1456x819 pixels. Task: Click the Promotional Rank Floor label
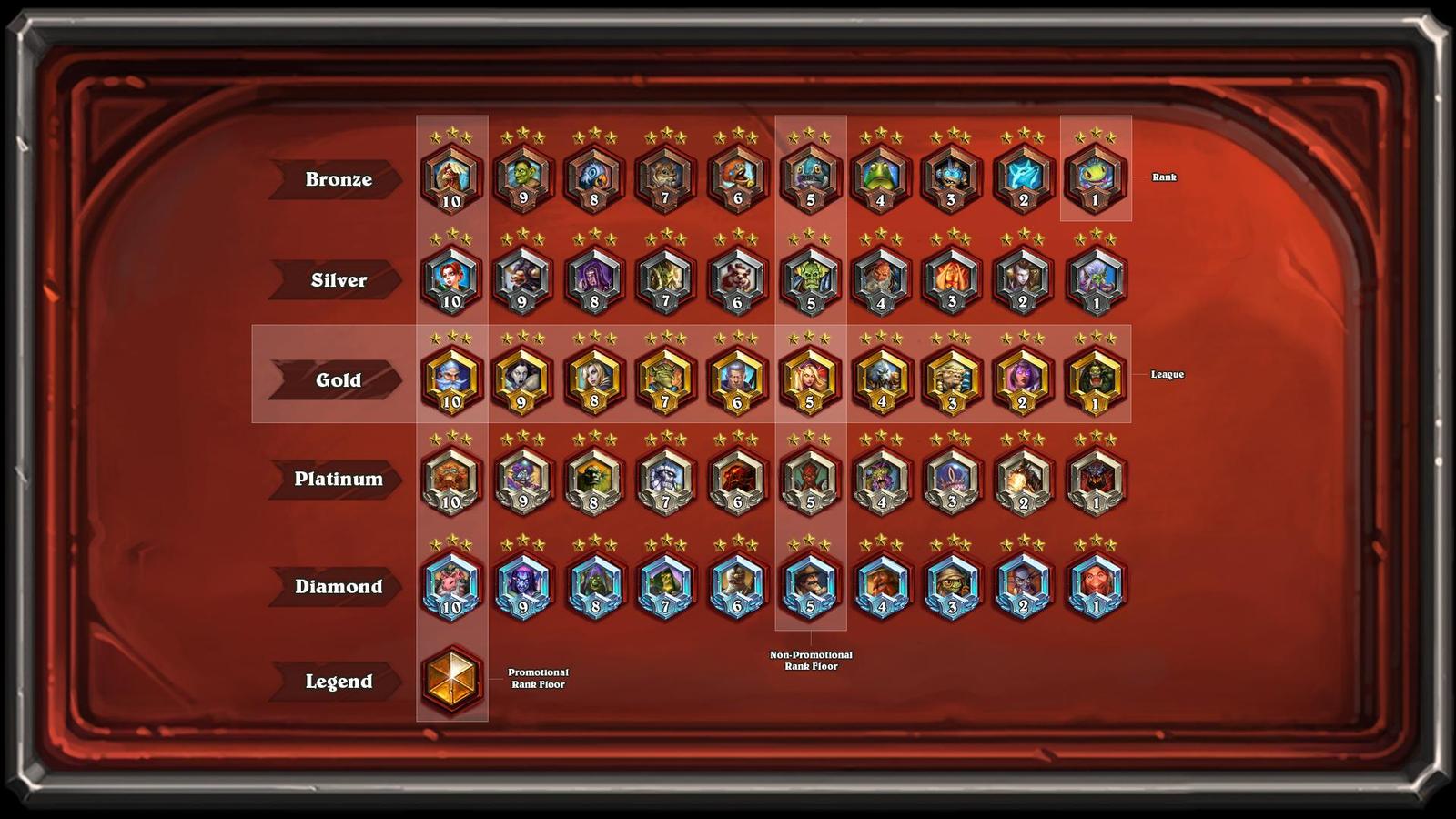coord(537,680)
